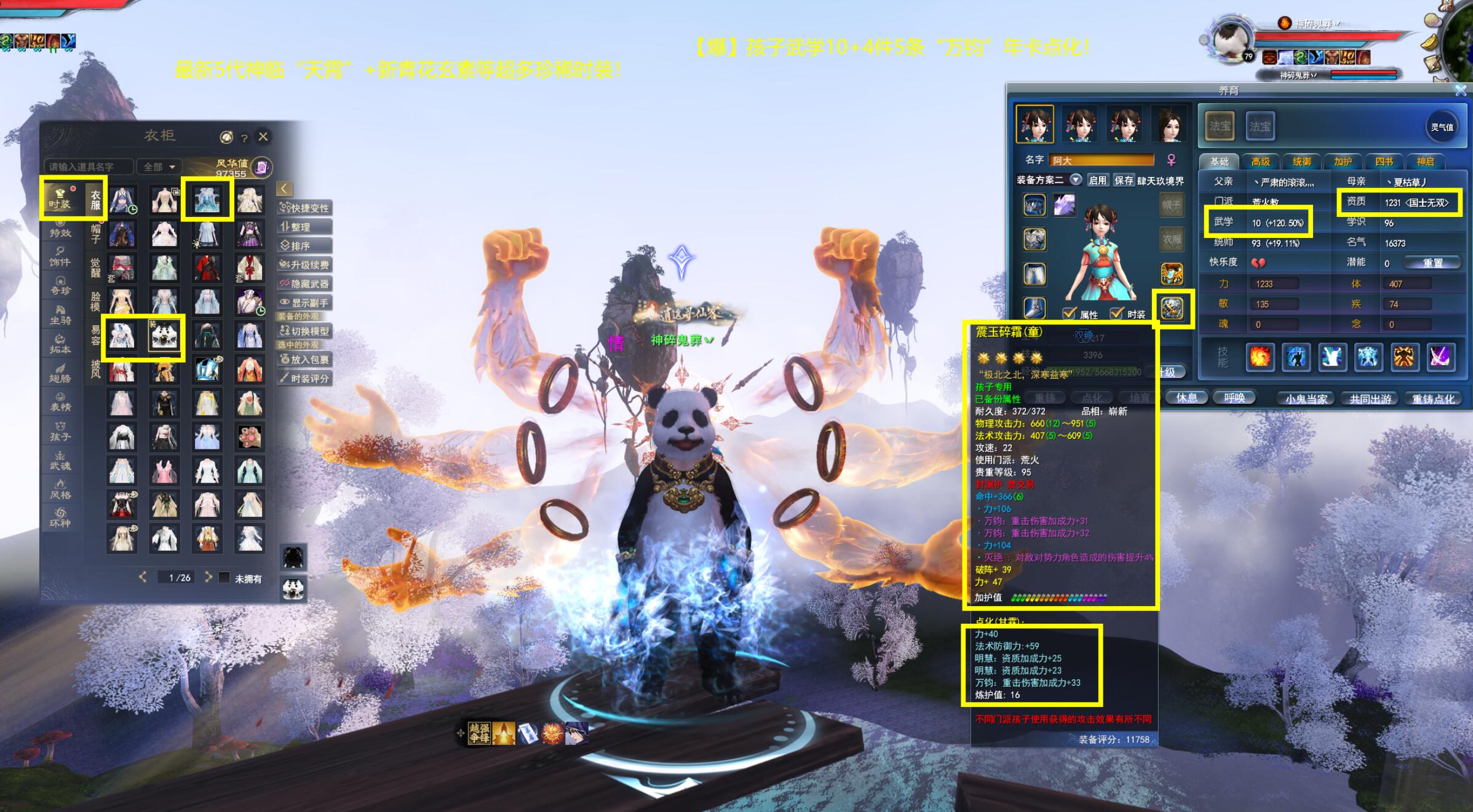Sort outfits with the 排序 button
The image size is (1473, 812).
click(305, 246)
